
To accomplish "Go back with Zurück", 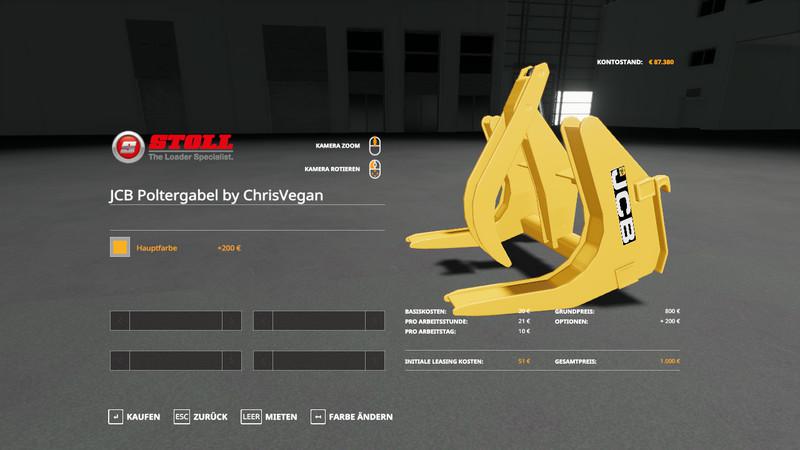I will [201, 416].
